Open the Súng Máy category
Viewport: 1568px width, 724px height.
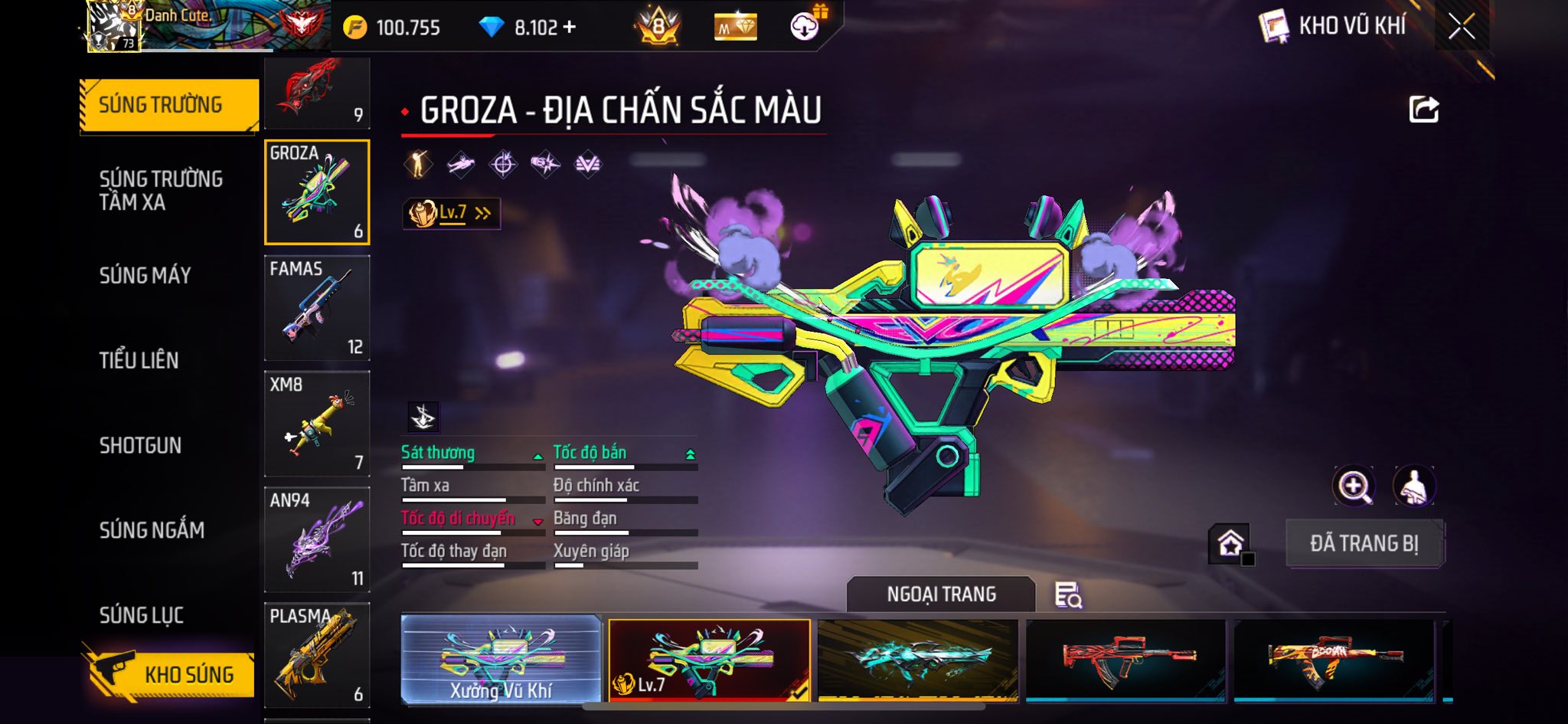(x=145, y=275)
